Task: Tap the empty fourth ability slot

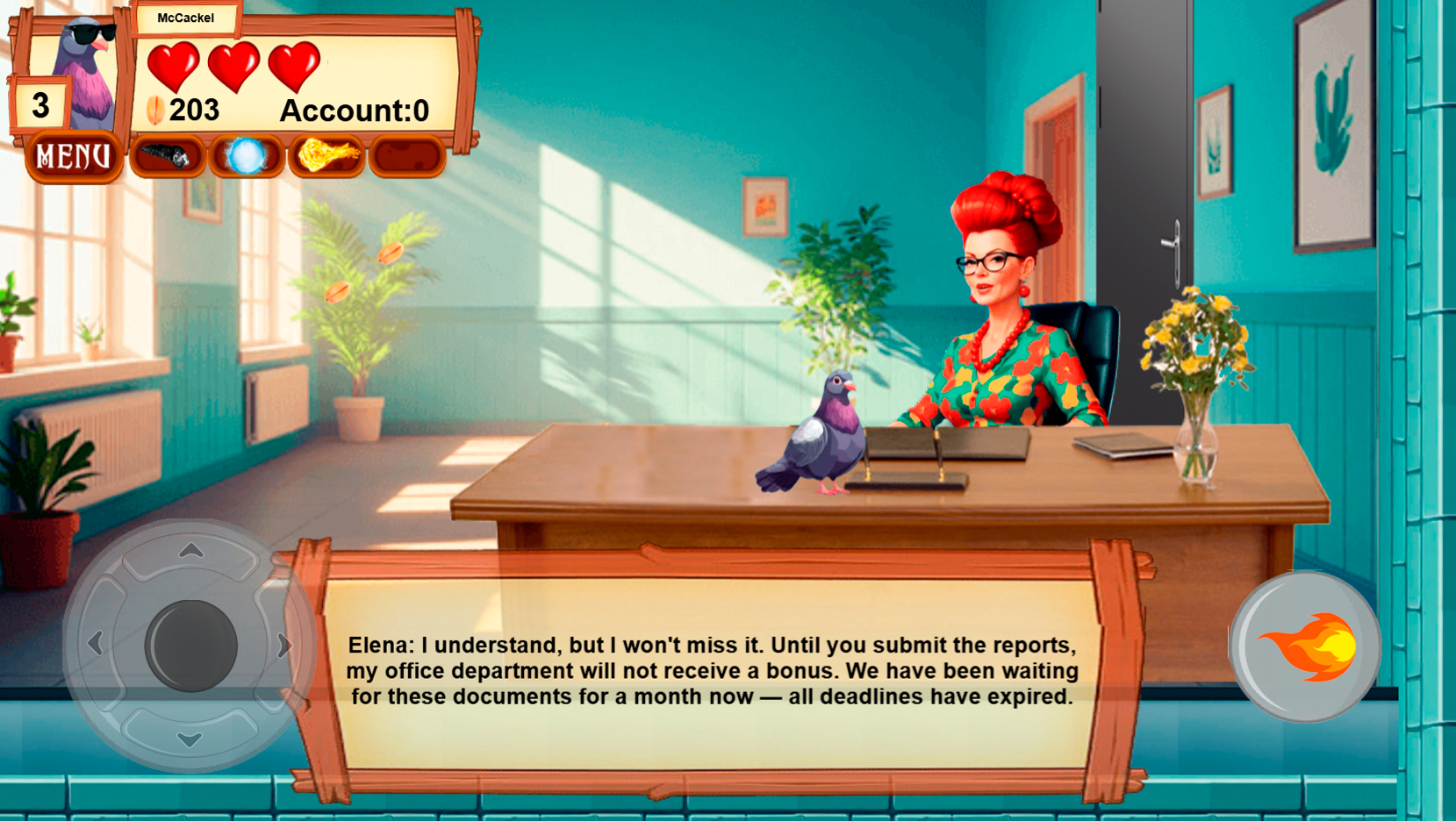Action: coord(406,156)
